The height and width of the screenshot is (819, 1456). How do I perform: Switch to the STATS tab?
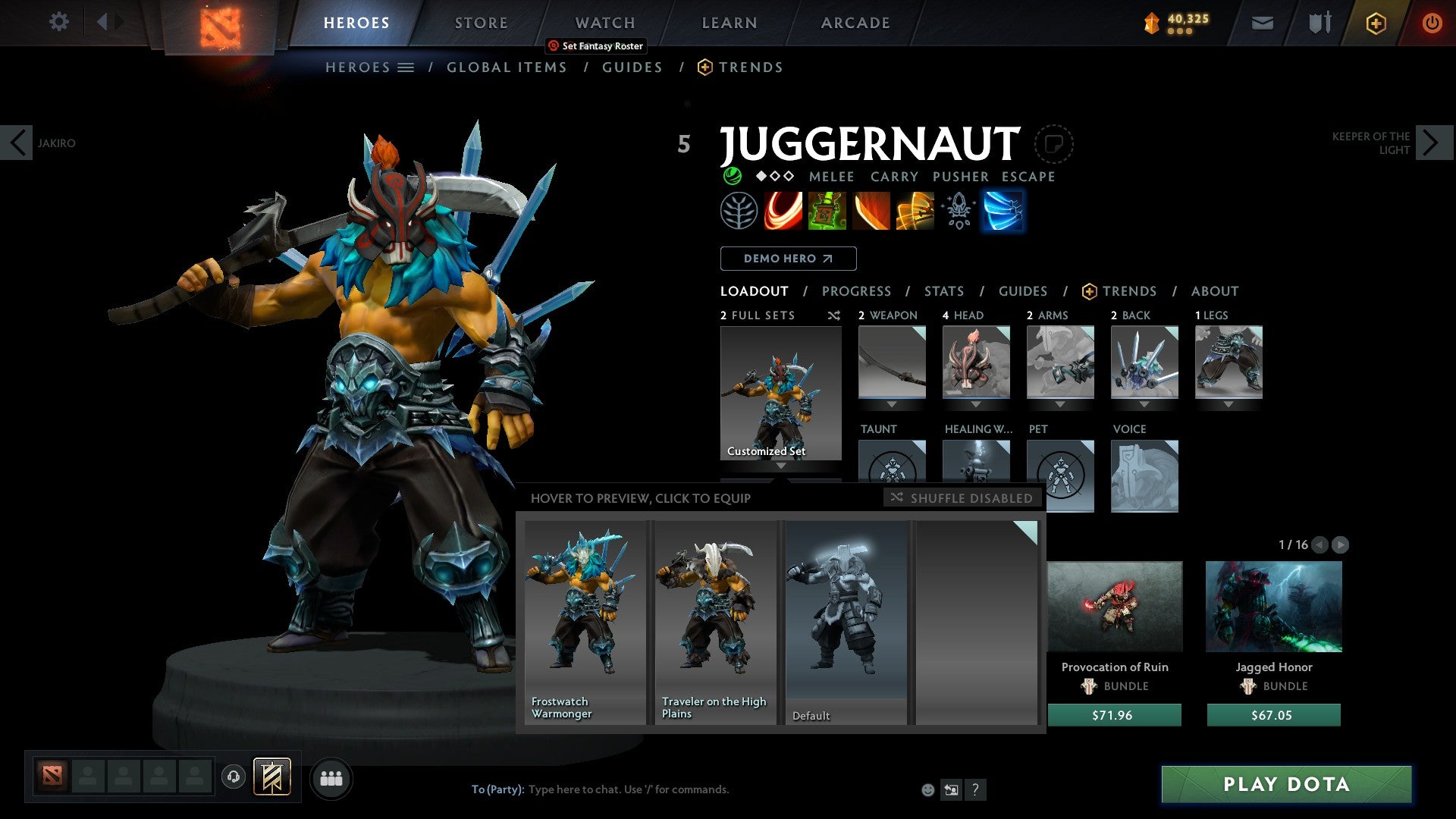coord(943,290)
